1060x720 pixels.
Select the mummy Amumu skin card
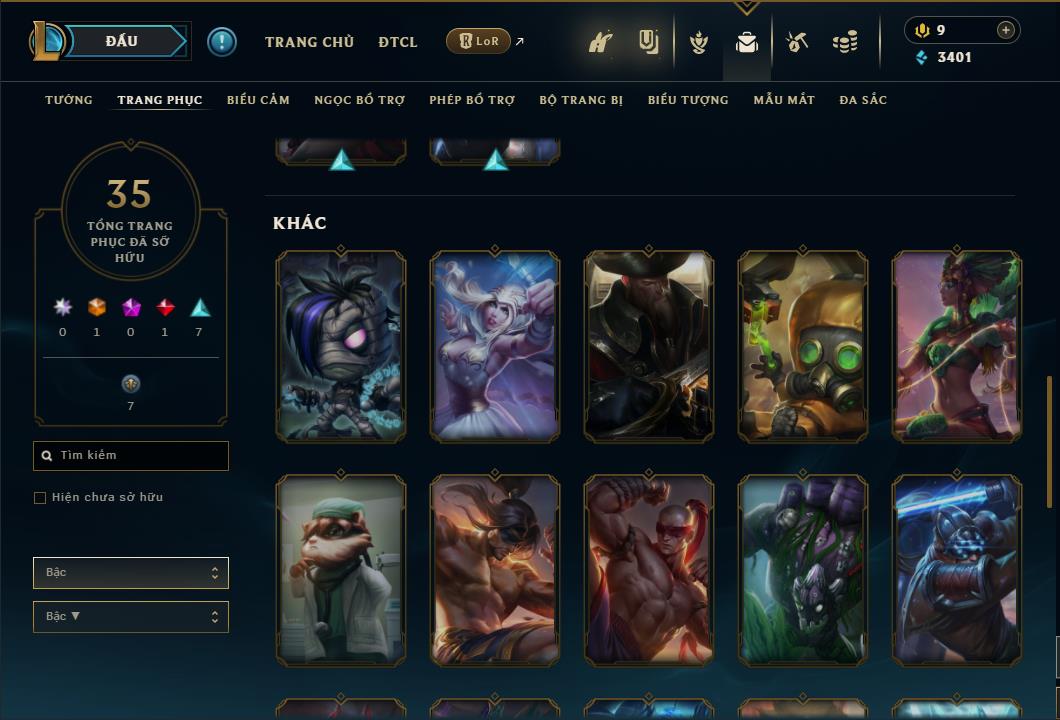341,346
